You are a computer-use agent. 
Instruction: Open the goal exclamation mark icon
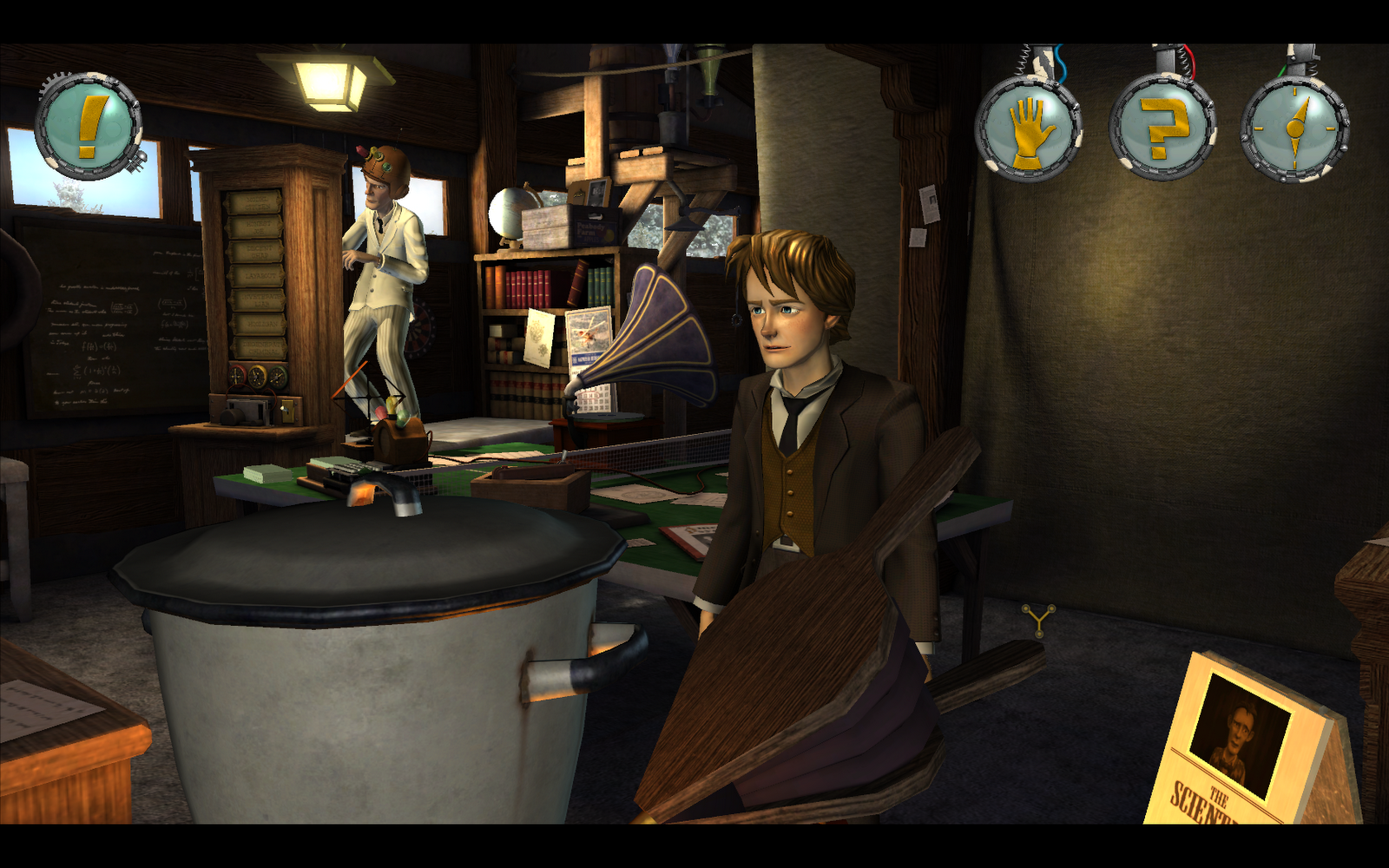89,127
